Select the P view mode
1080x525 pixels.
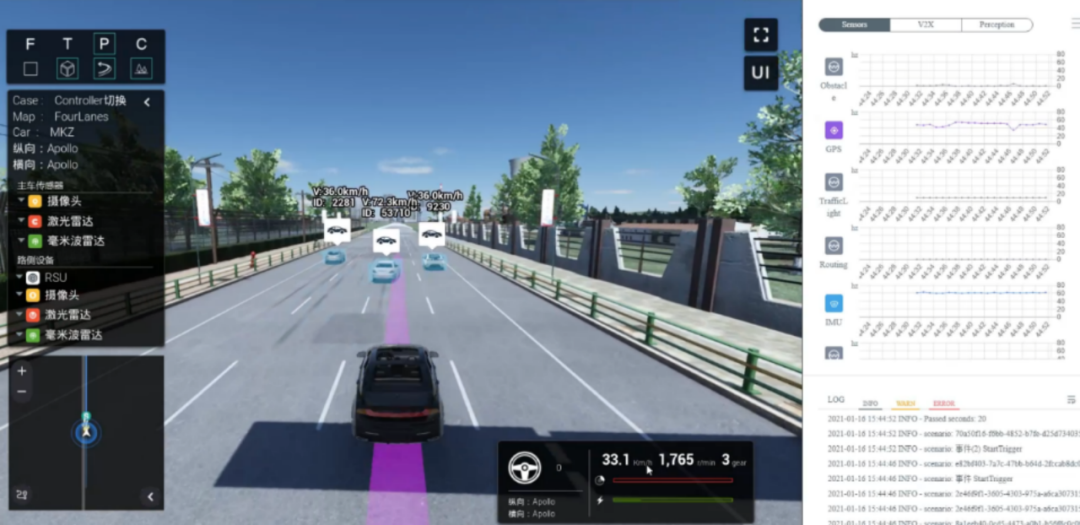[104, 44]
